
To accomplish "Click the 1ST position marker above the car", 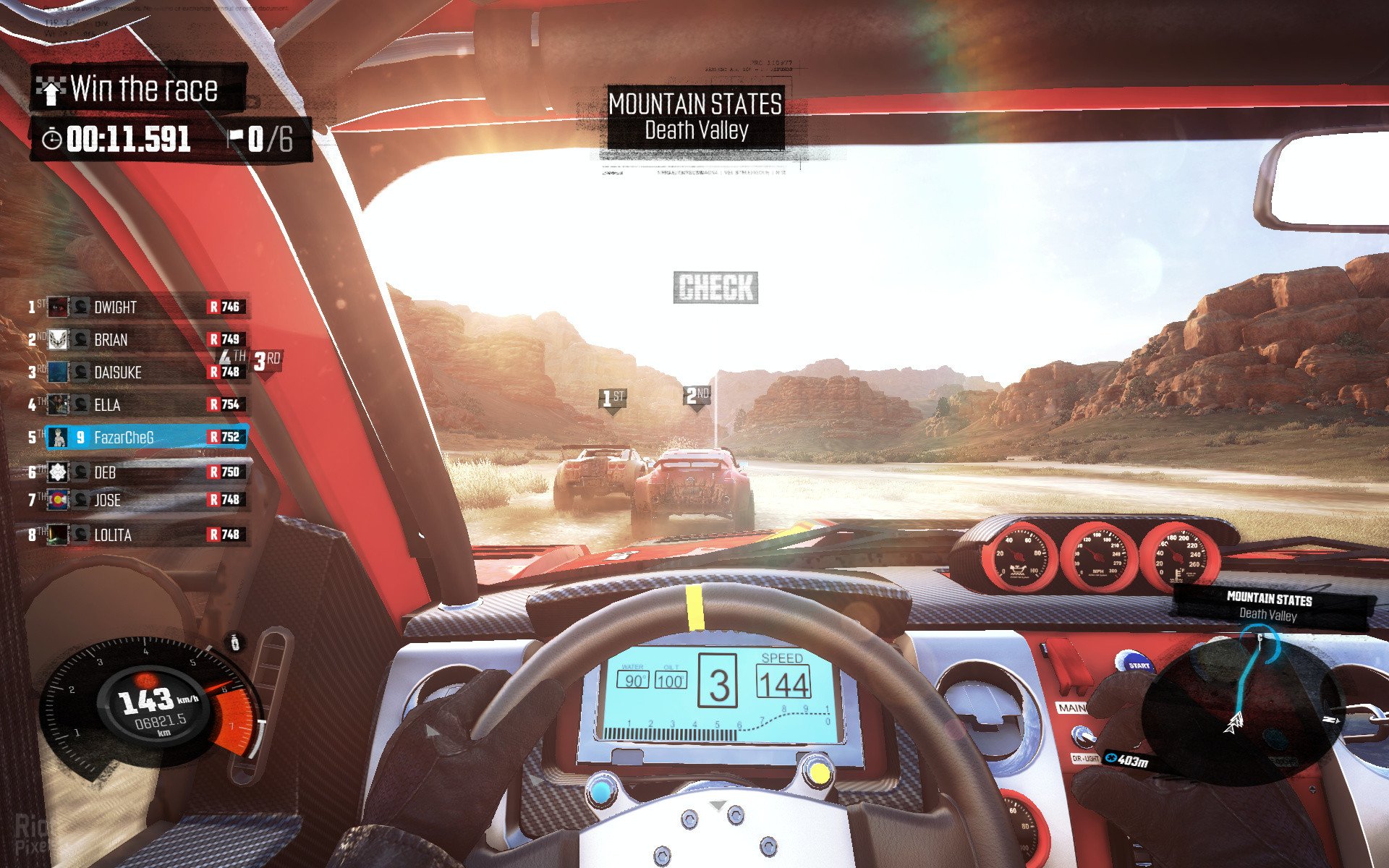I will tap(613, 399).
